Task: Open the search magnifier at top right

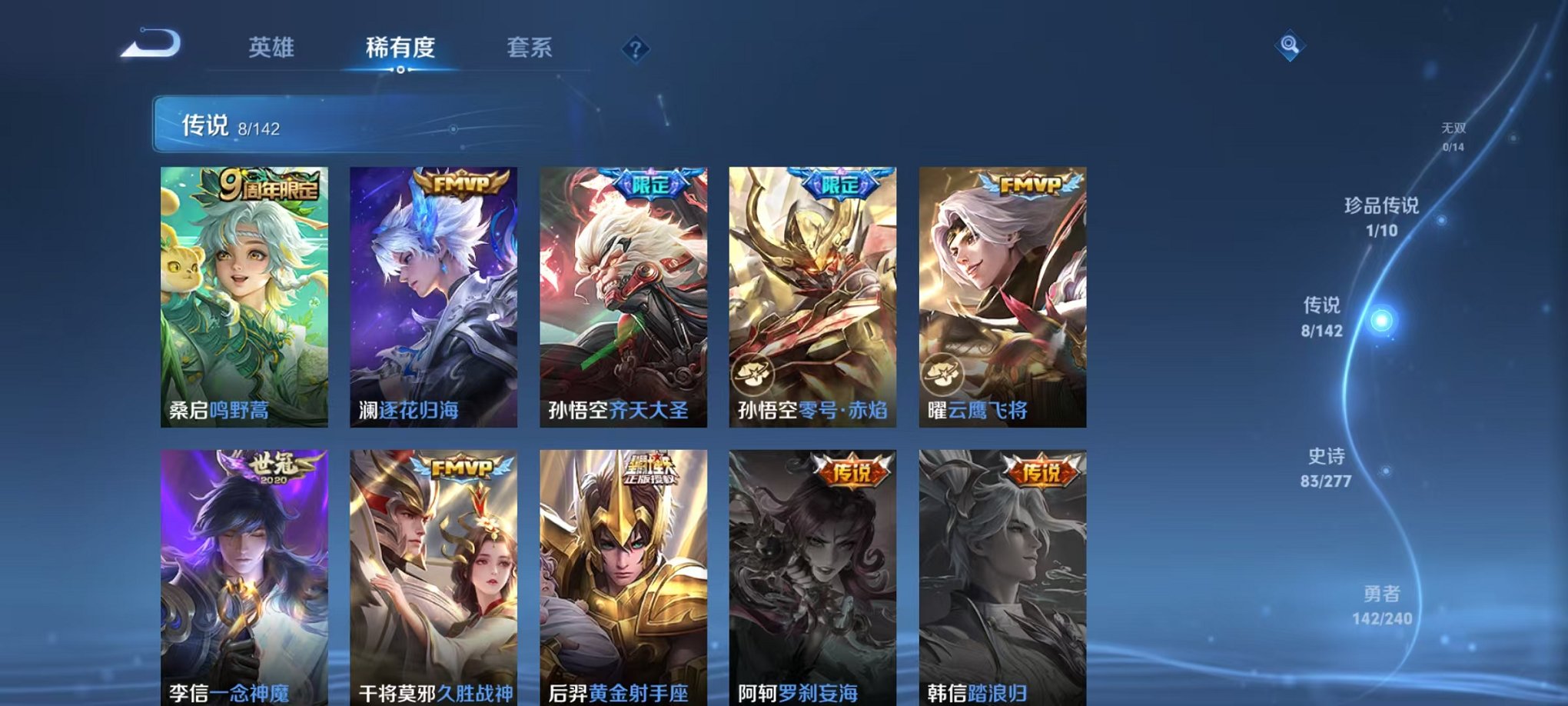Action: (1291, 46)
